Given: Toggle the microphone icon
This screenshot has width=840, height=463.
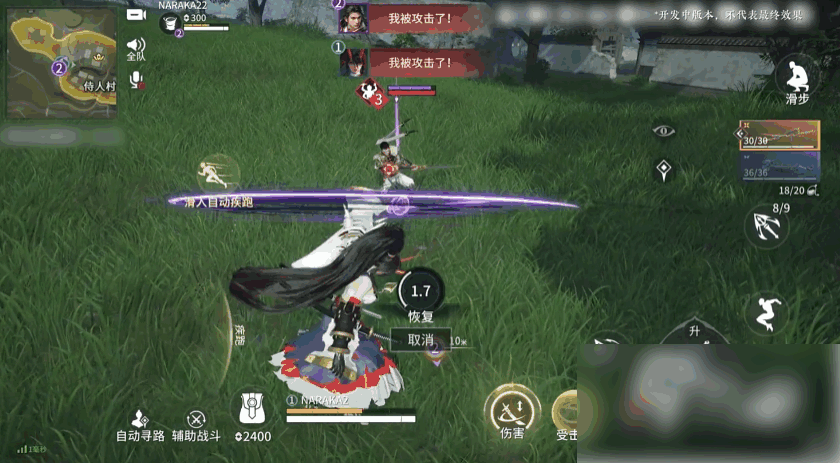Looking at the screenshot, I should [x=136, y=80].
